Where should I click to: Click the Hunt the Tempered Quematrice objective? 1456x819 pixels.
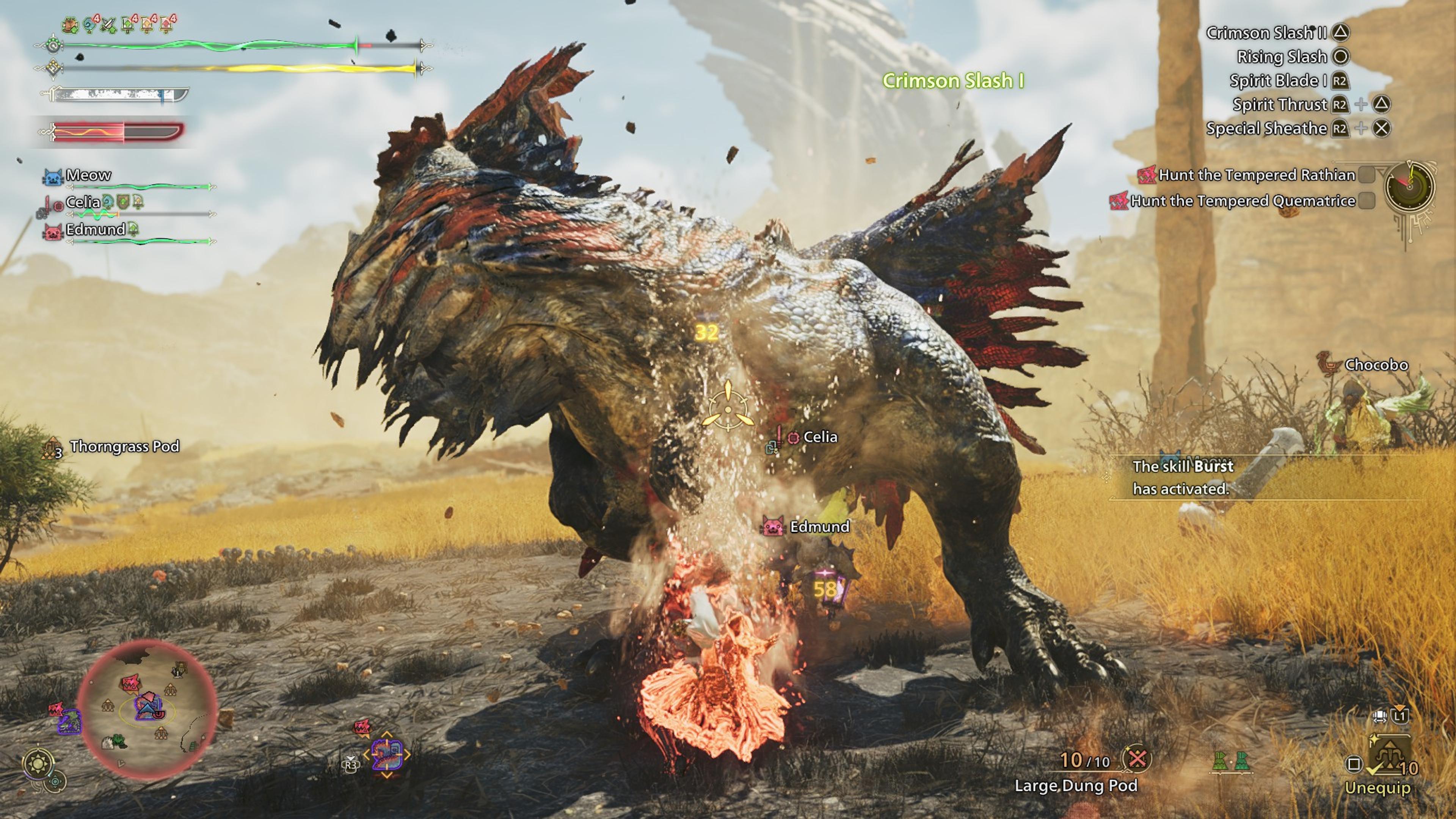tap(1242, 201)
